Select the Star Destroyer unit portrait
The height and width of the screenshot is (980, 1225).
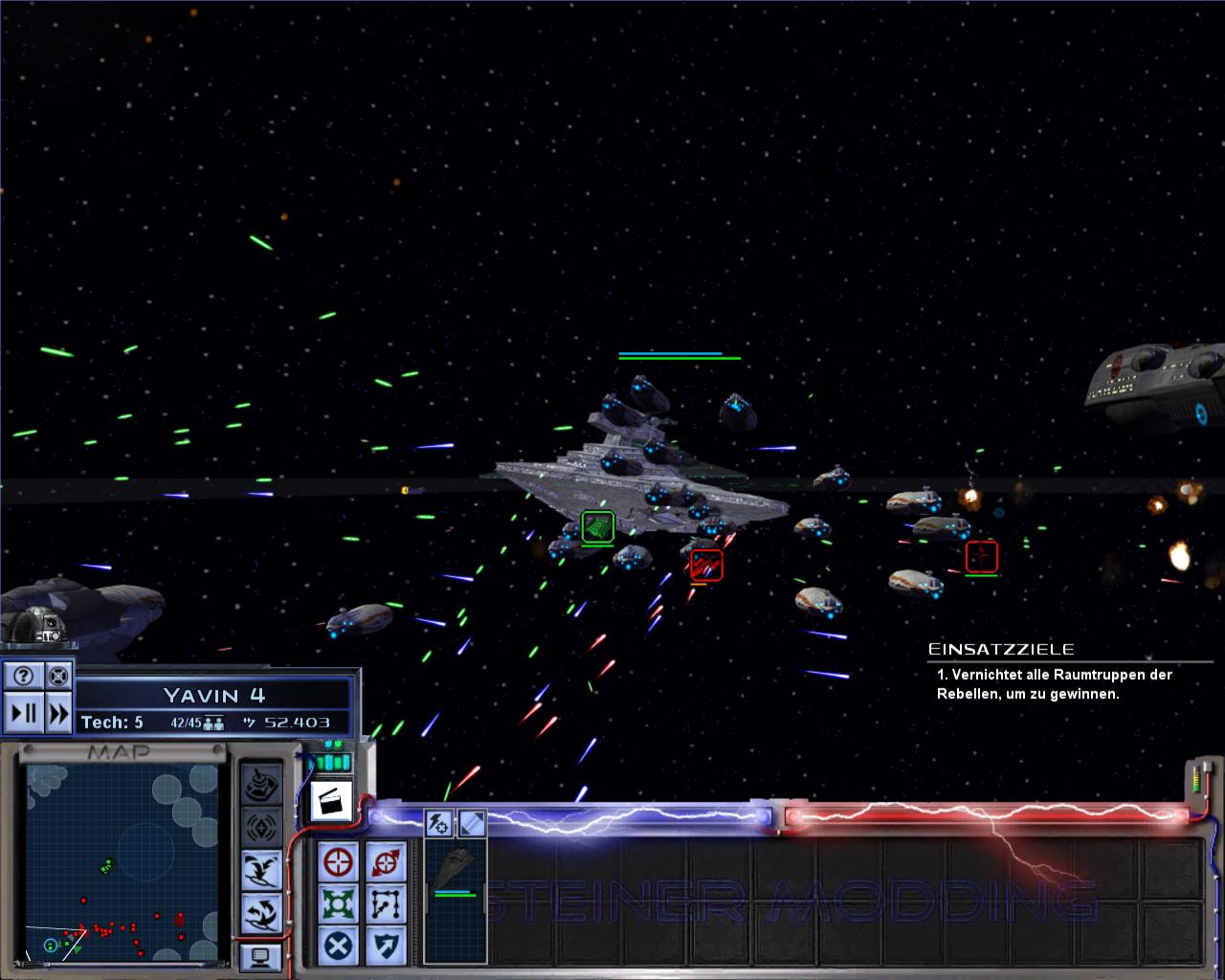pos(456,871)
